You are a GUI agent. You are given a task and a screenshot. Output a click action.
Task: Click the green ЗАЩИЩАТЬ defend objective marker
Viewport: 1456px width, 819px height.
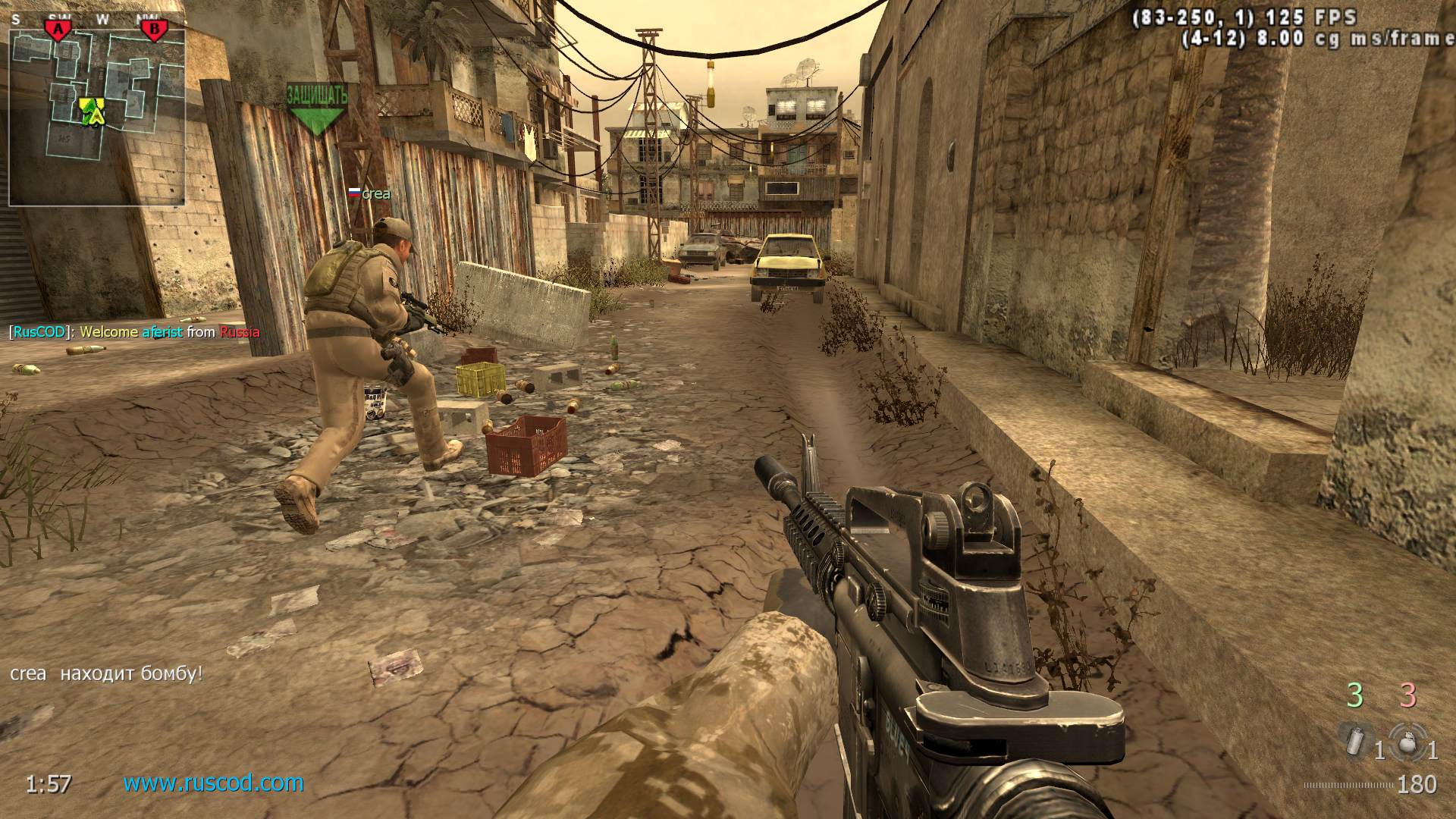click(316, 109)
